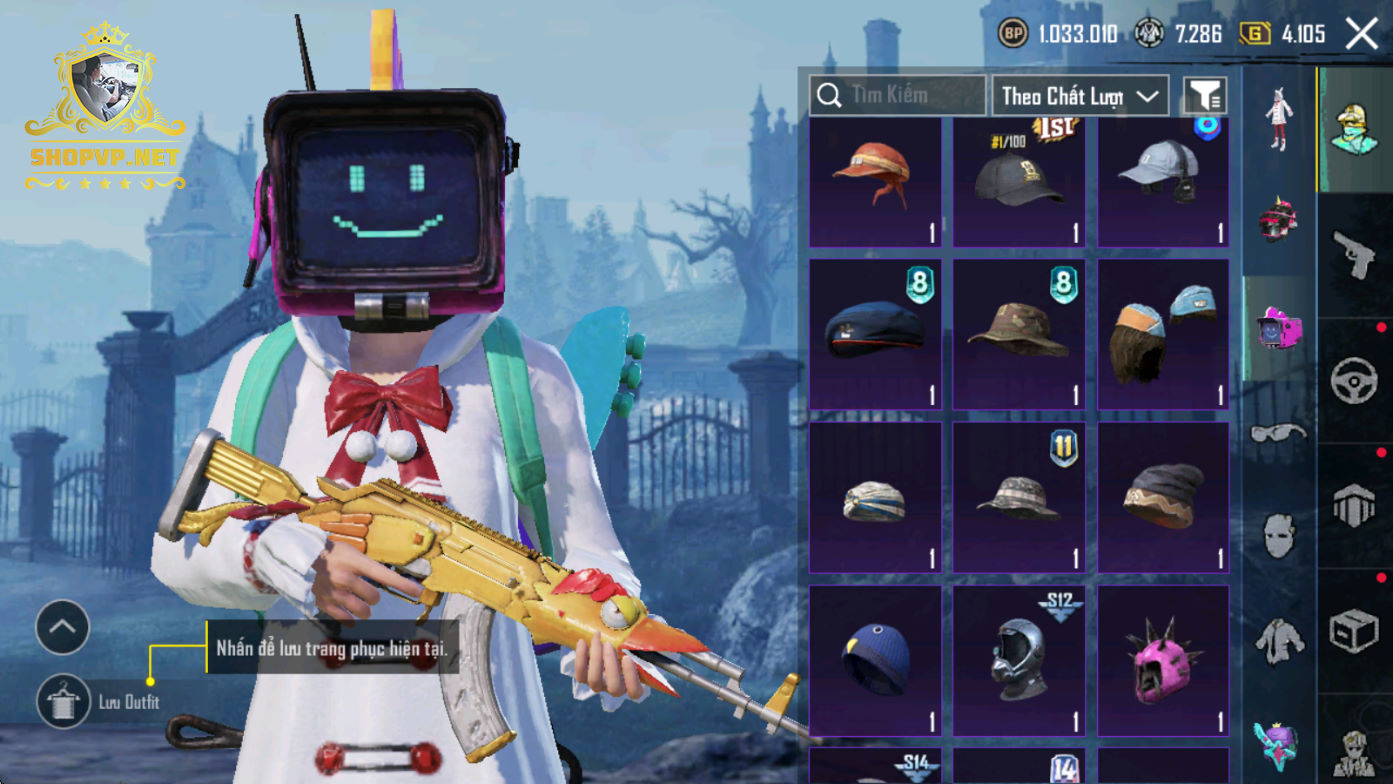
Task: Open the face mask subcategory
Action: coord(1279,537)
